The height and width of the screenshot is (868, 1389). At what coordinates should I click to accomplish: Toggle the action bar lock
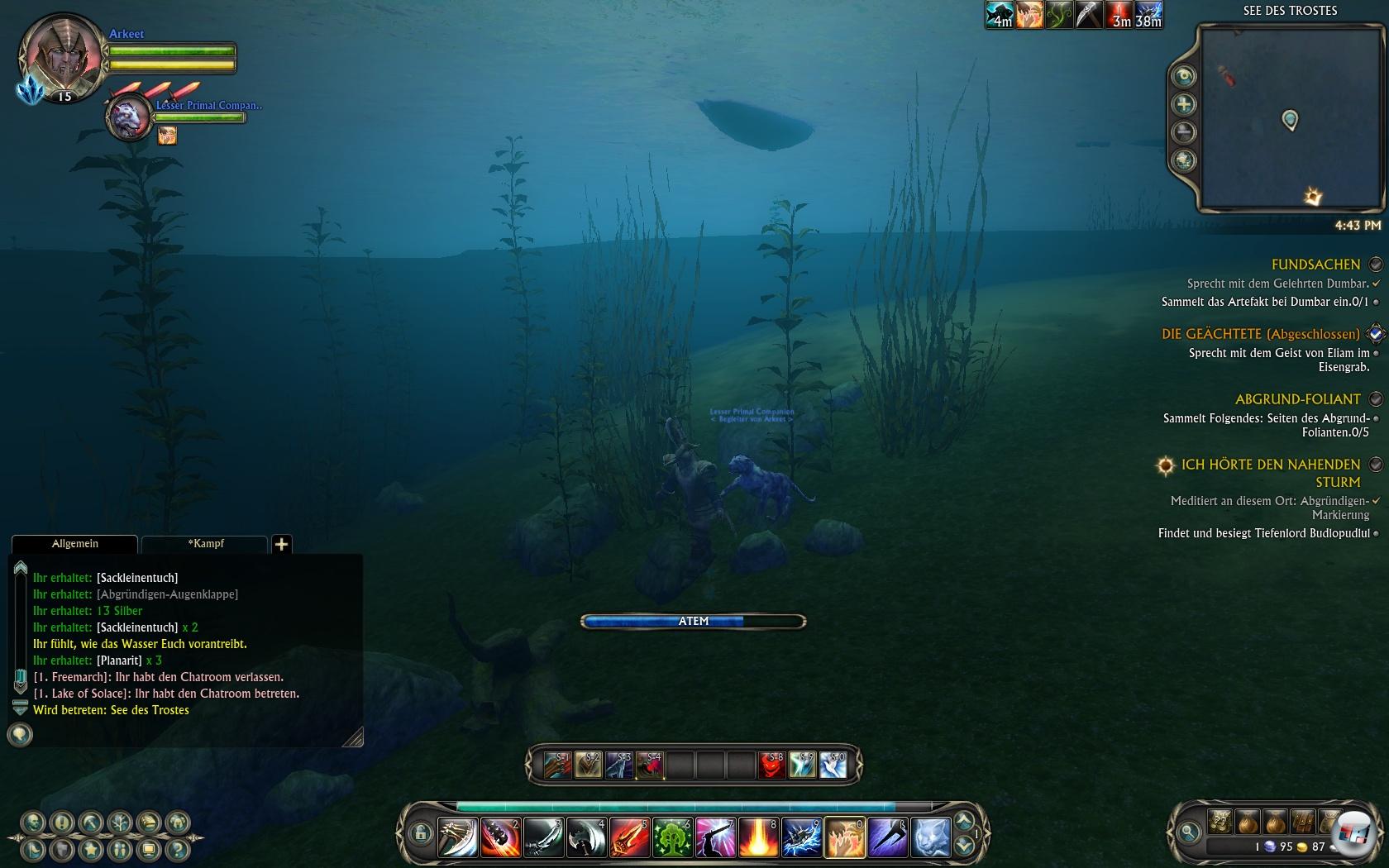click(421, 833)
